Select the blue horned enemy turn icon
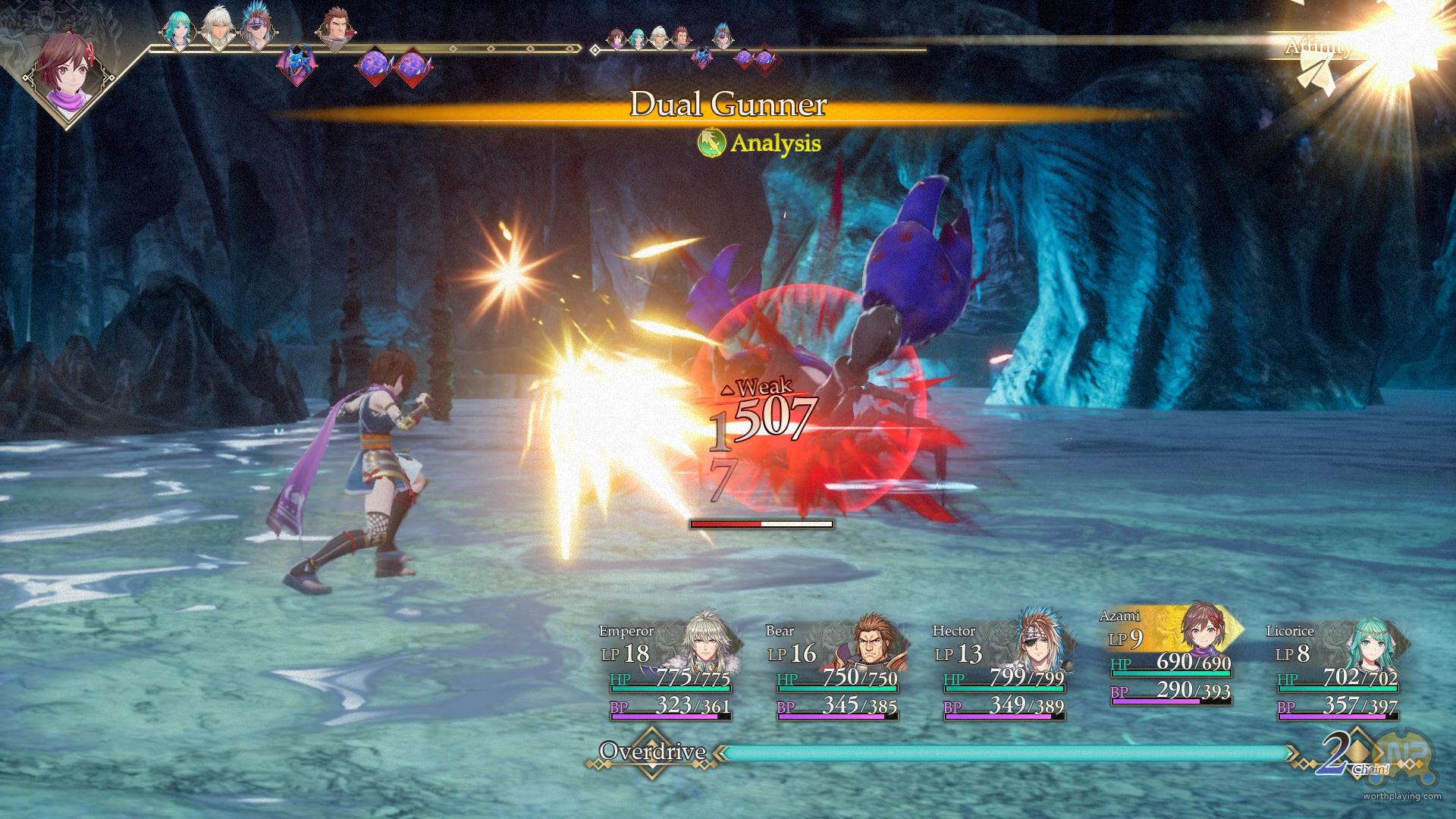Image resolution: width=1456 pixels, height=819 pixels. point(297,65)
